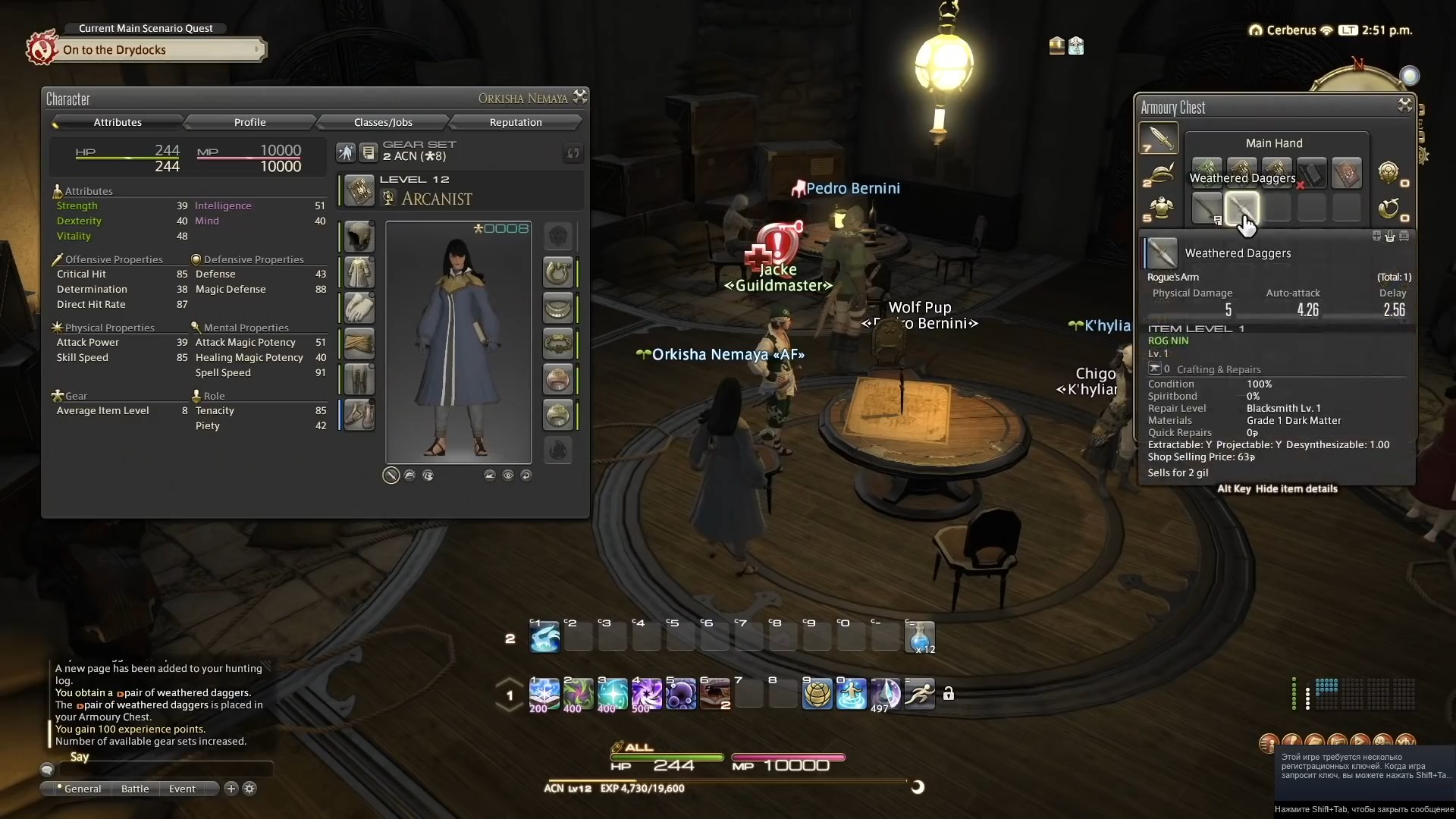
Task: Toggle the hotbar lock padlock
Action: (949, 693)
